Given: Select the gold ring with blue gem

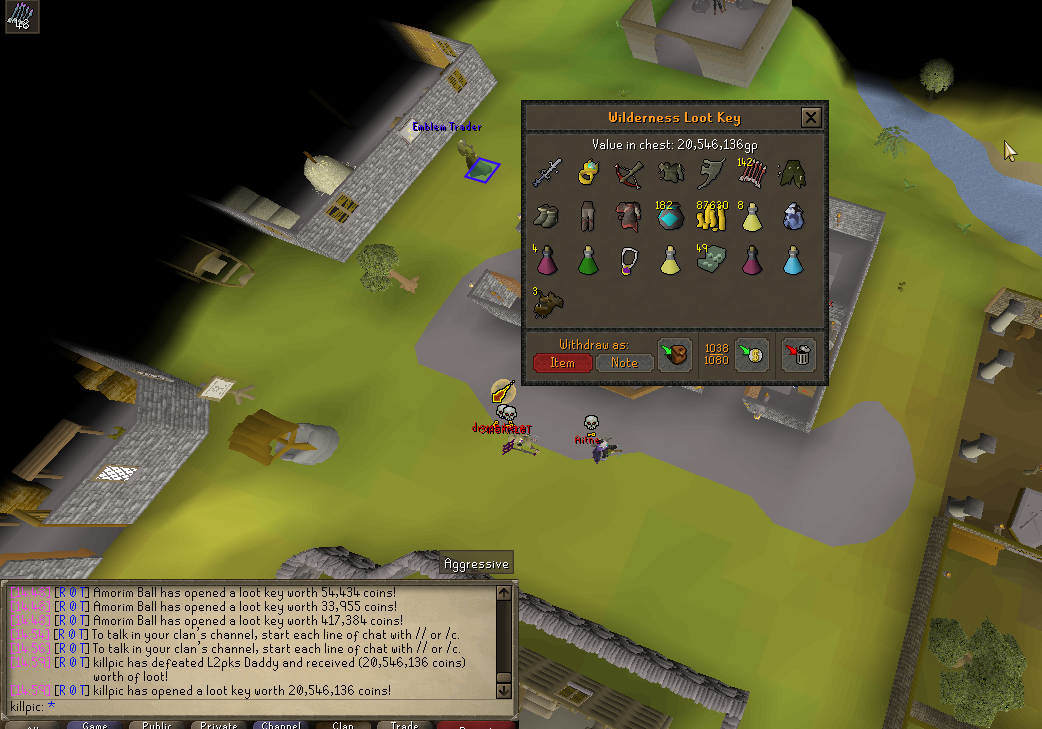Looking at the screenshot, I should [588, 173].
